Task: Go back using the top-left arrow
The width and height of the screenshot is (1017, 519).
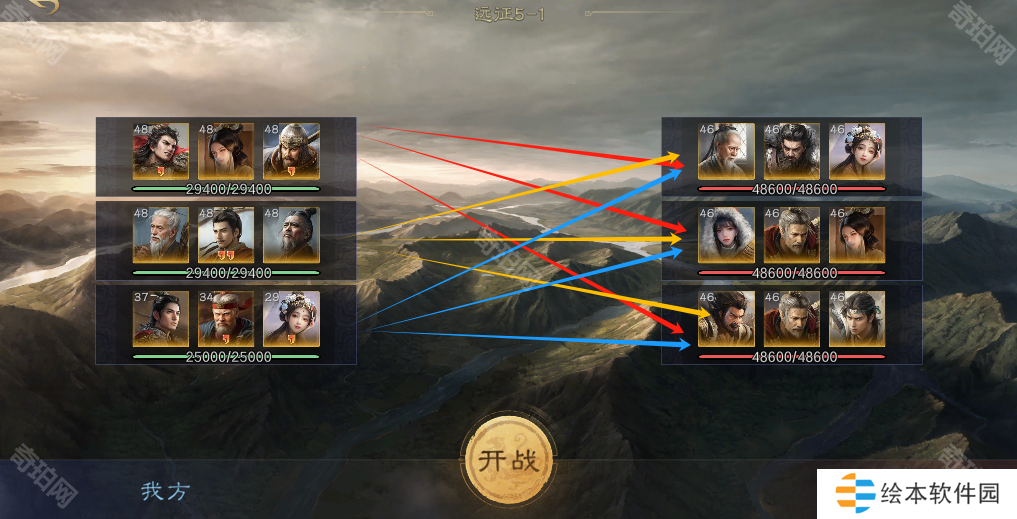Action: [42, 6]
